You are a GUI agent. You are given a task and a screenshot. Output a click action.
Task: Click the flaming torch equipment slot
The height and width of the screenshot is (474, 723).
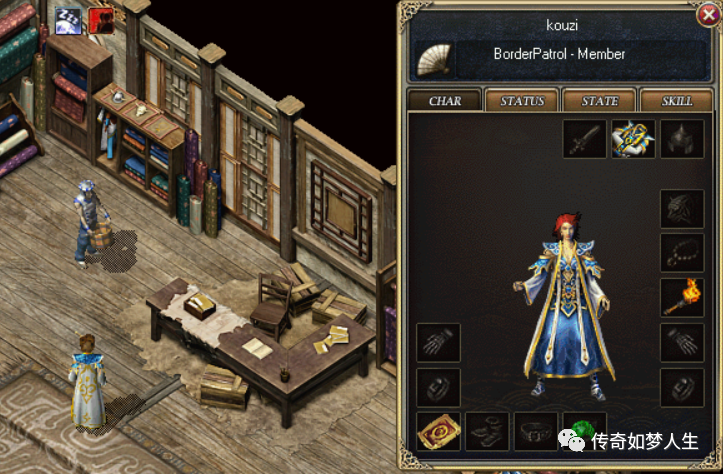682,296
